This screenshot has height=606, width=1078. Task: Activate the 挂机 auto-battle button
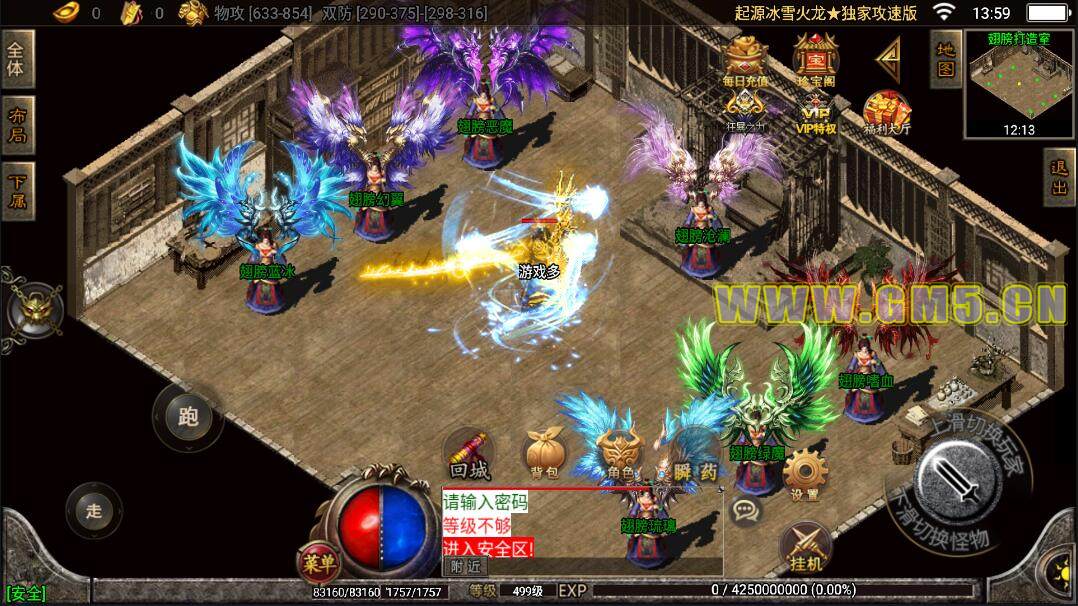(805, 548)
